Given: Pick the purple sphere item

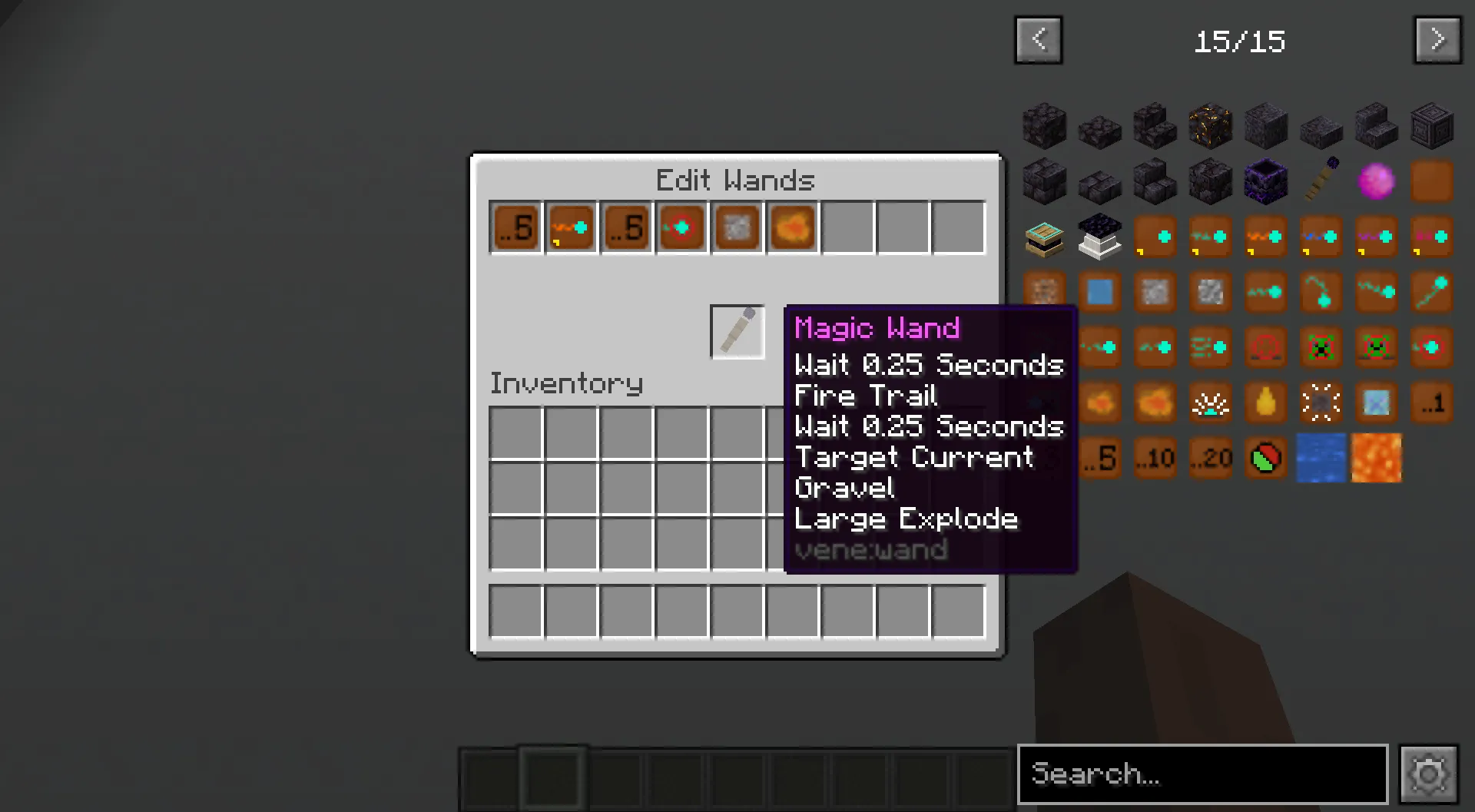Looking at the screenshot, I should (1376, 181).
